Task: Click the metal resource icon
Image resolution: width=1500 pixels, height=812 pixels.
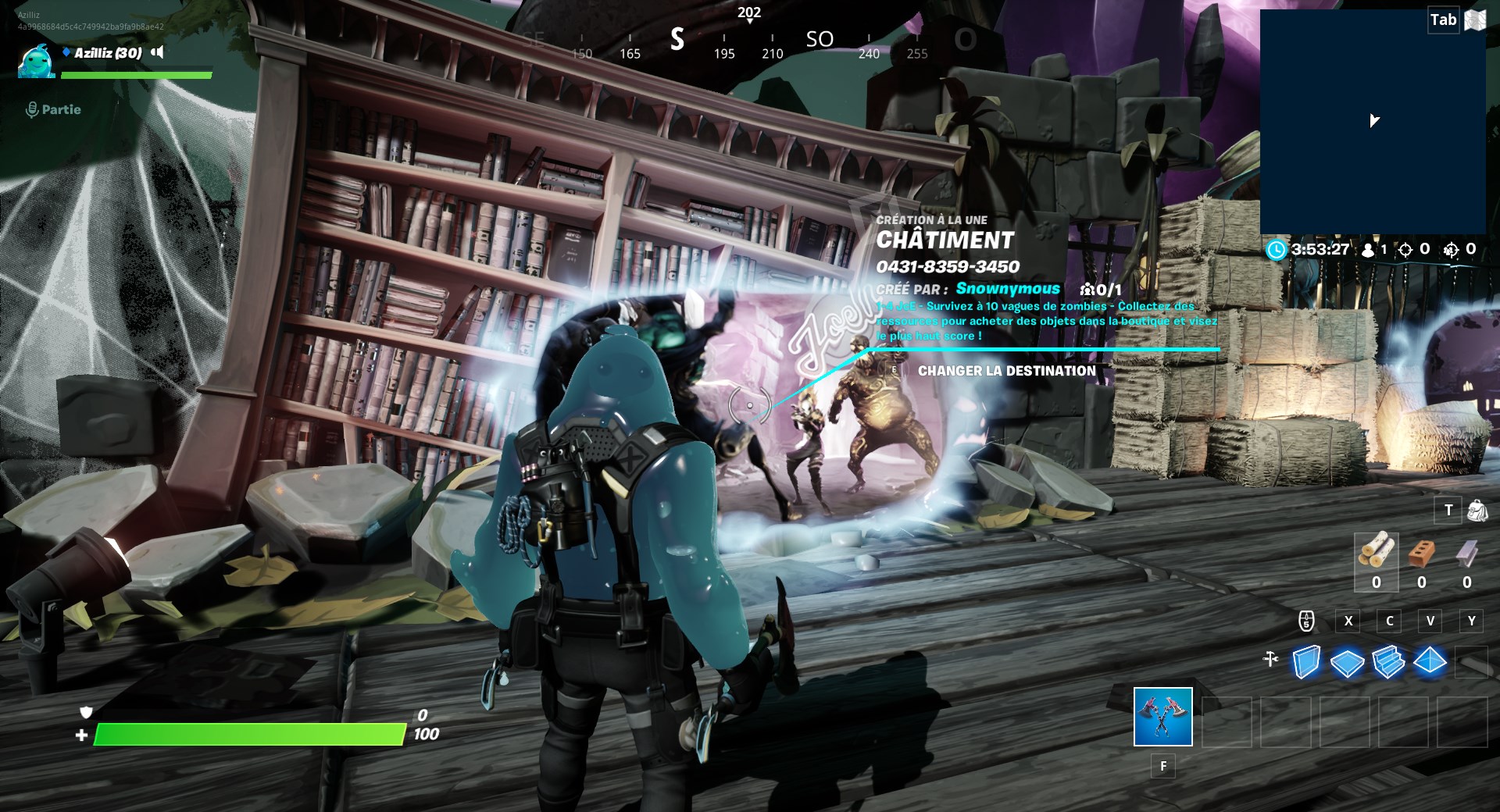Action: [x=1466, y=553]
